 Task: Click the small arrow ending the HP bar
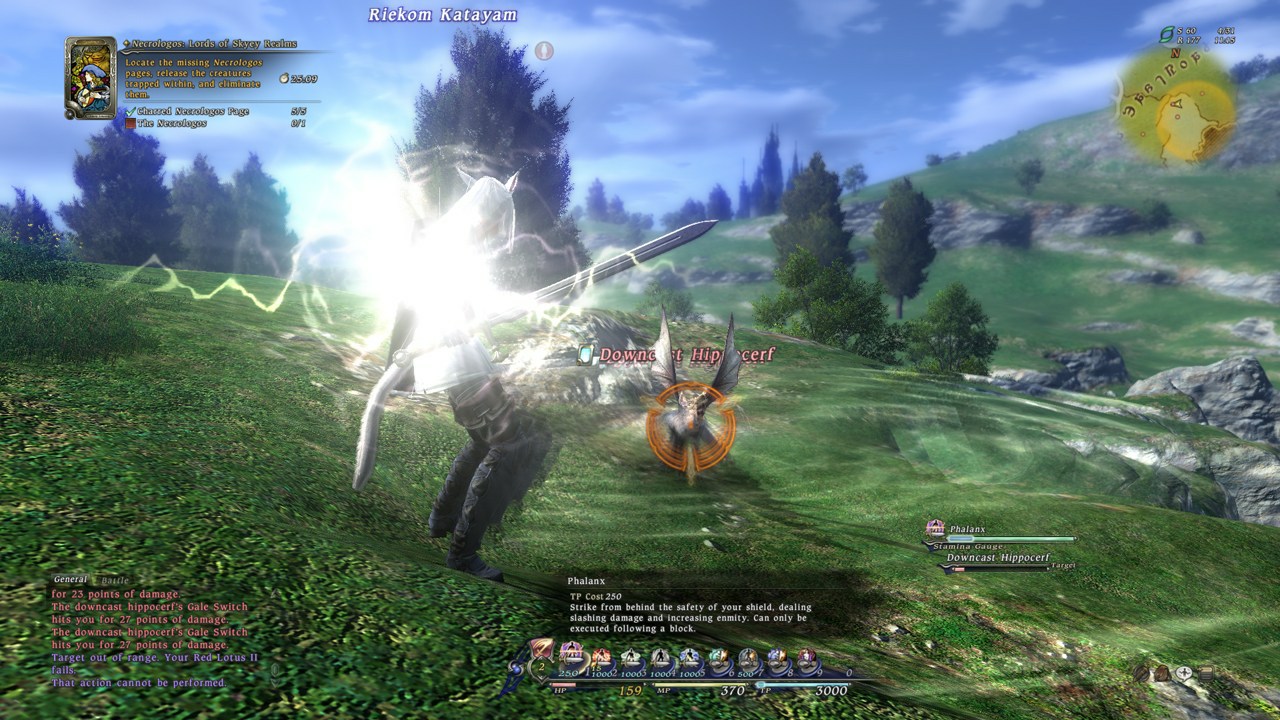[644, 684]
